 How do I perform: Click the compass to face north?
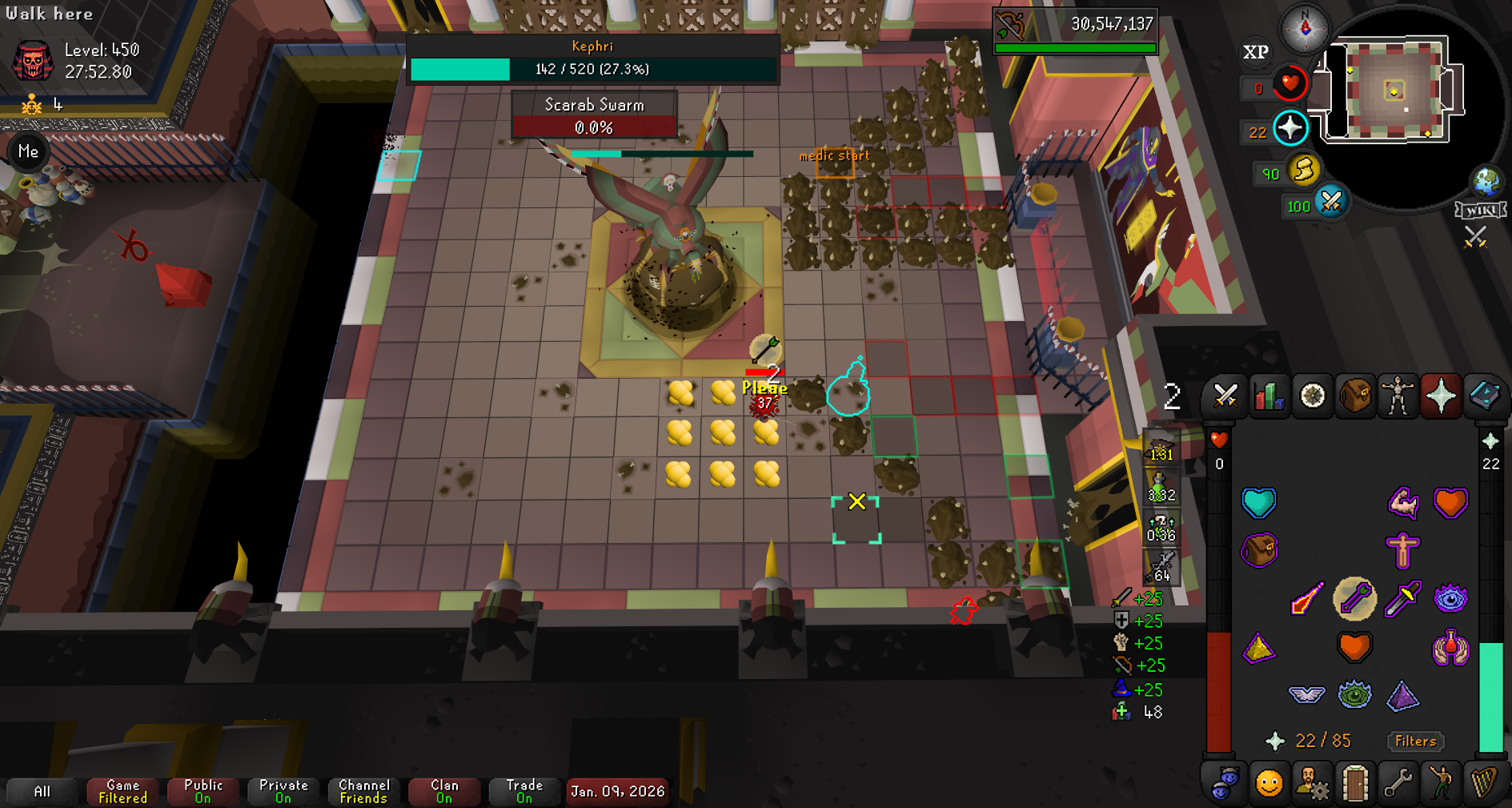click(1305, 28)
